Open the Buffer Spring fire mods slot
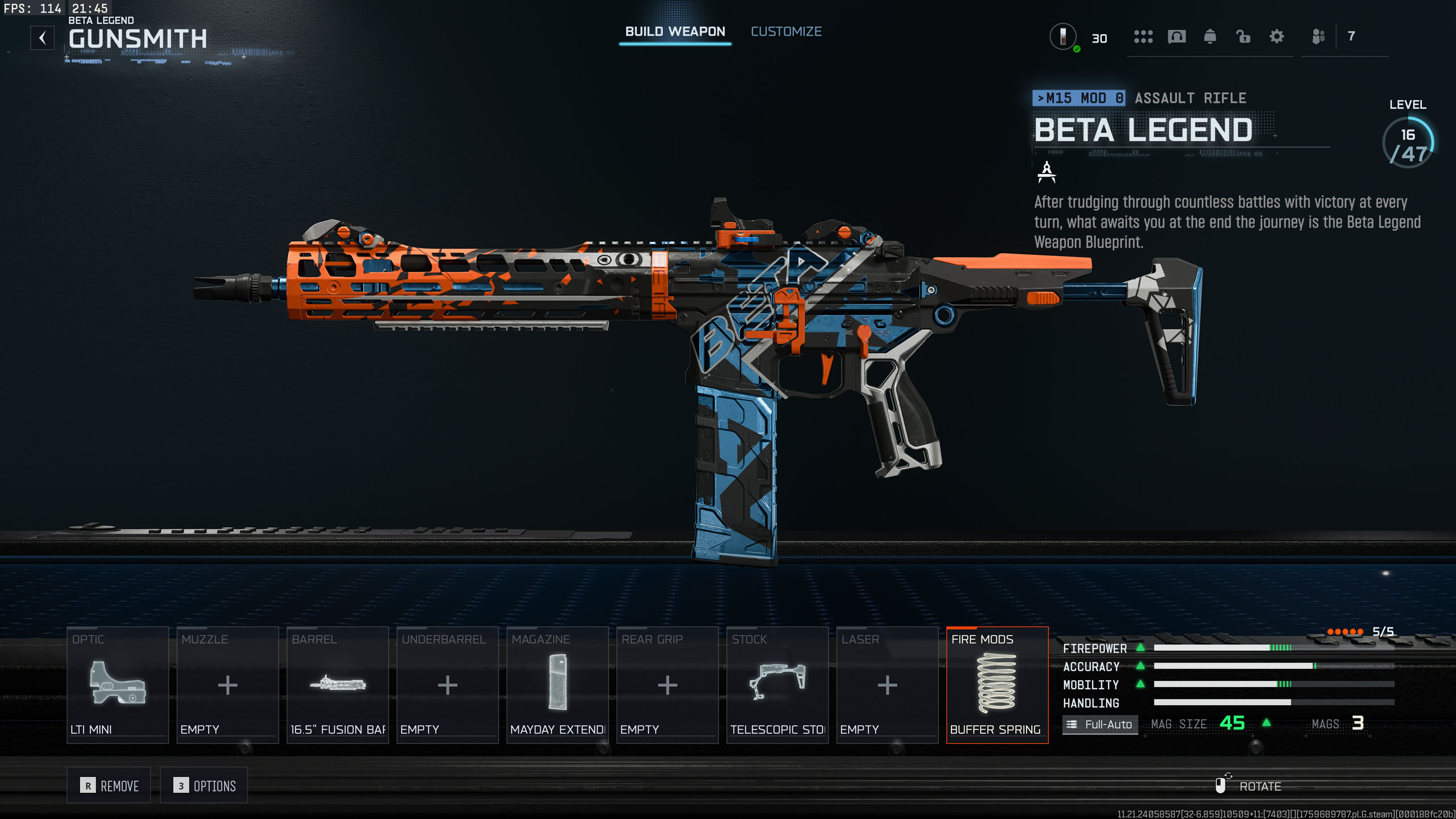Image resolution: width=1456 pixels, height=819 pixels. click(x=997, y=685)
